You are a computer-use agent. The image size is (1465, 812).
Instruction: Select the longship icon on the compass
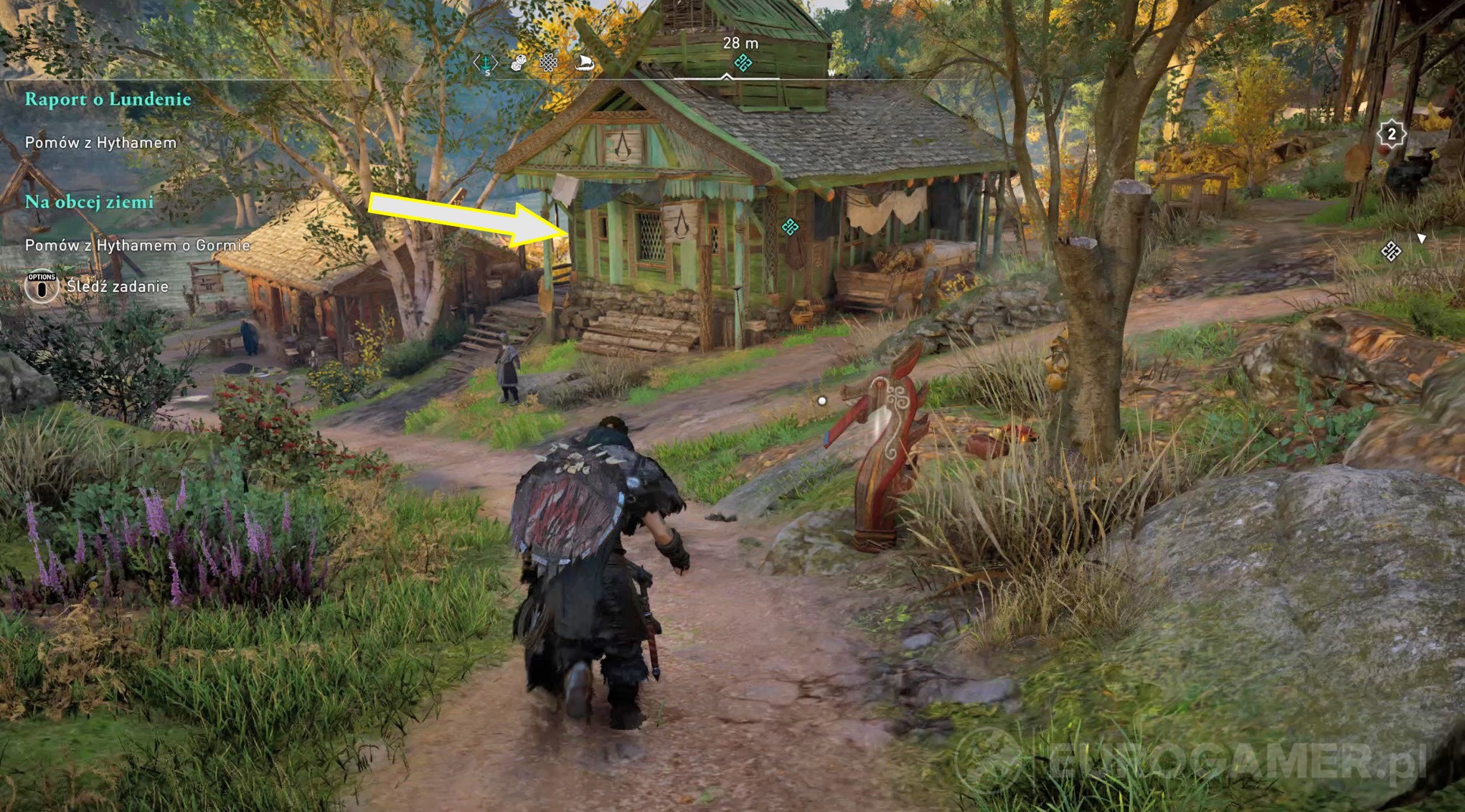pos(585,63)
